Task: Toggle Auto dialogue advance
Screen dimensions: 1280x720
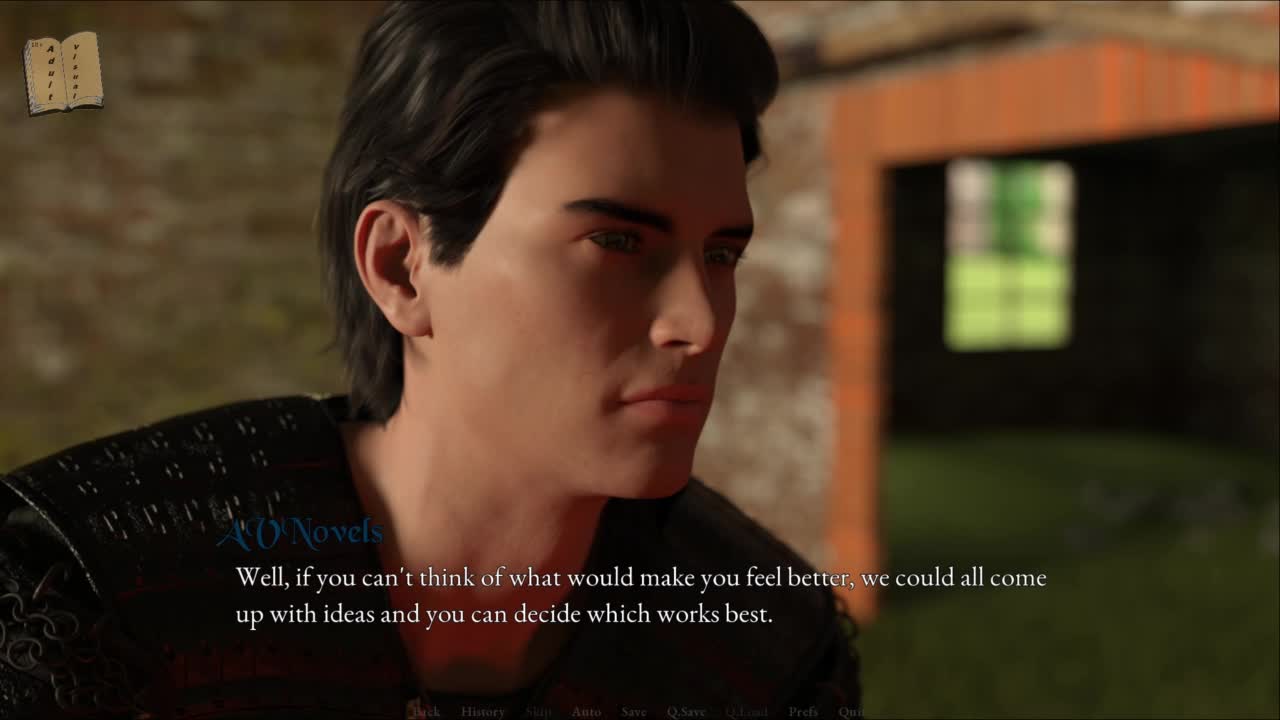Action: (x=586, y=712)
